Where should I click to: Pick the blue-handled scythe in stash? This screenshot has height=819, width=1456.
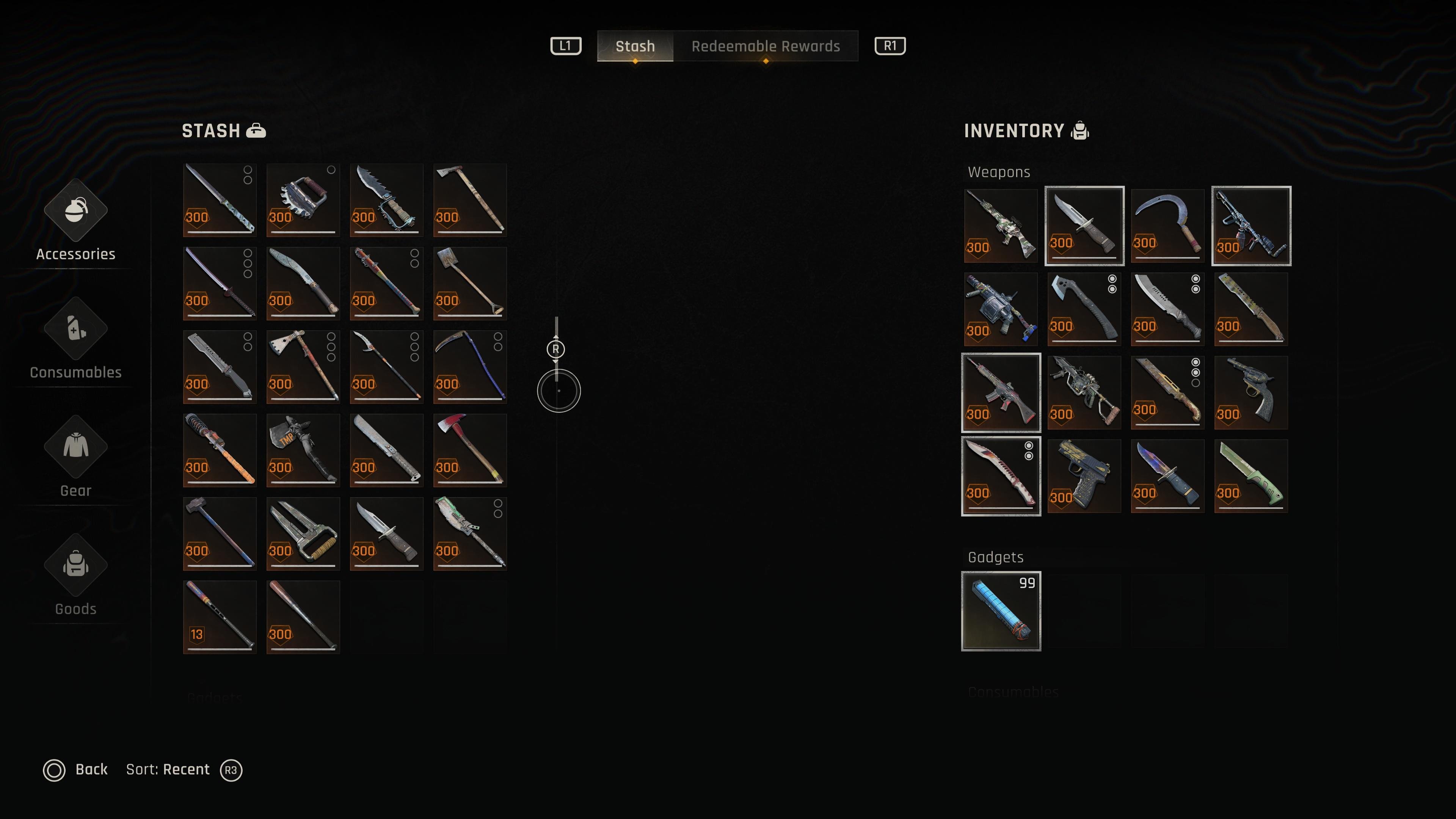tap(470, 367)
